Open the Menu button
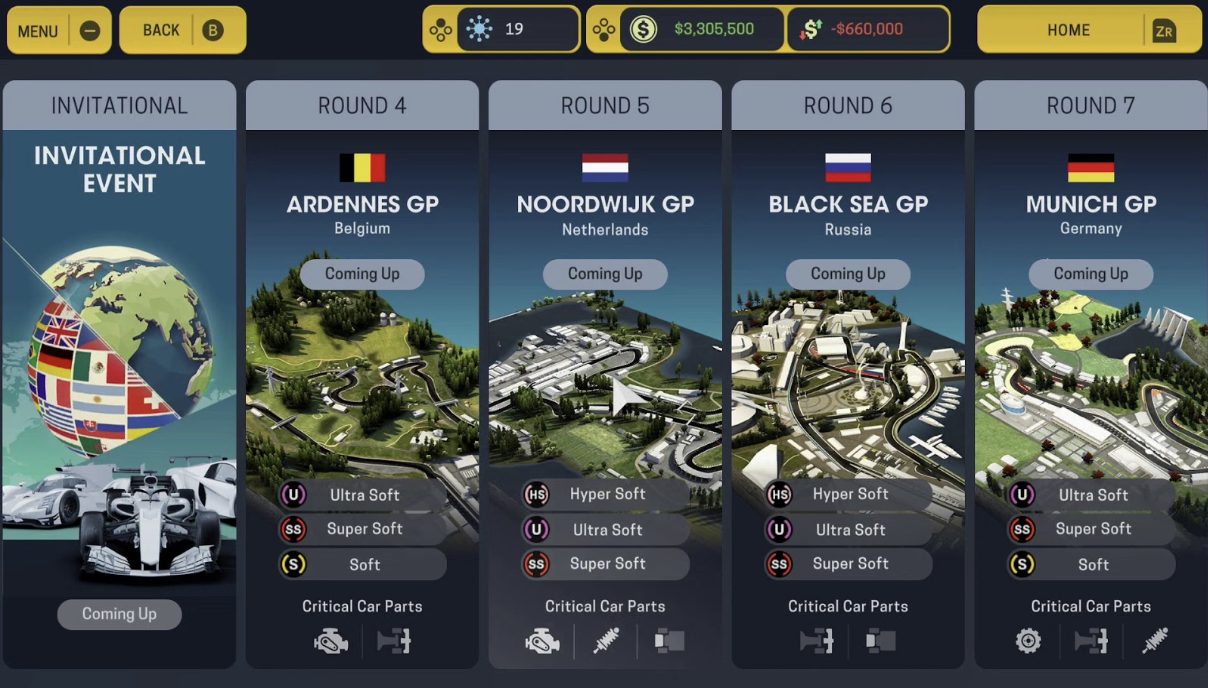The image size is (1208, 688). click(59, 30)
